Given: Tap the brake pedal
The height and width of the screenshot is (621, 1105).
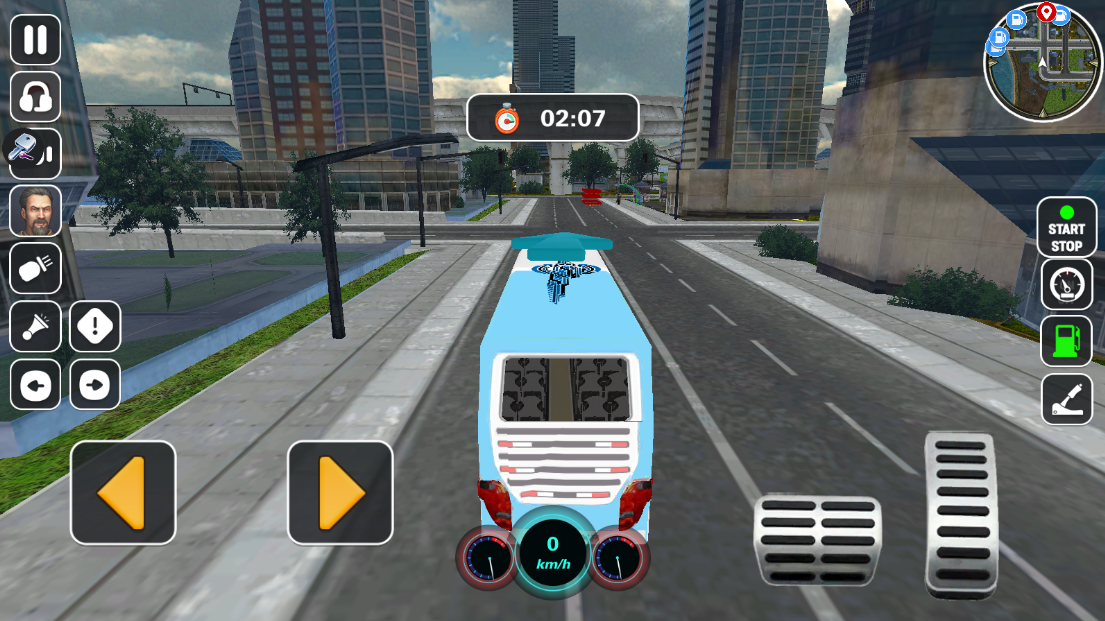Looking at the screenshot, I should click(817, 540).
